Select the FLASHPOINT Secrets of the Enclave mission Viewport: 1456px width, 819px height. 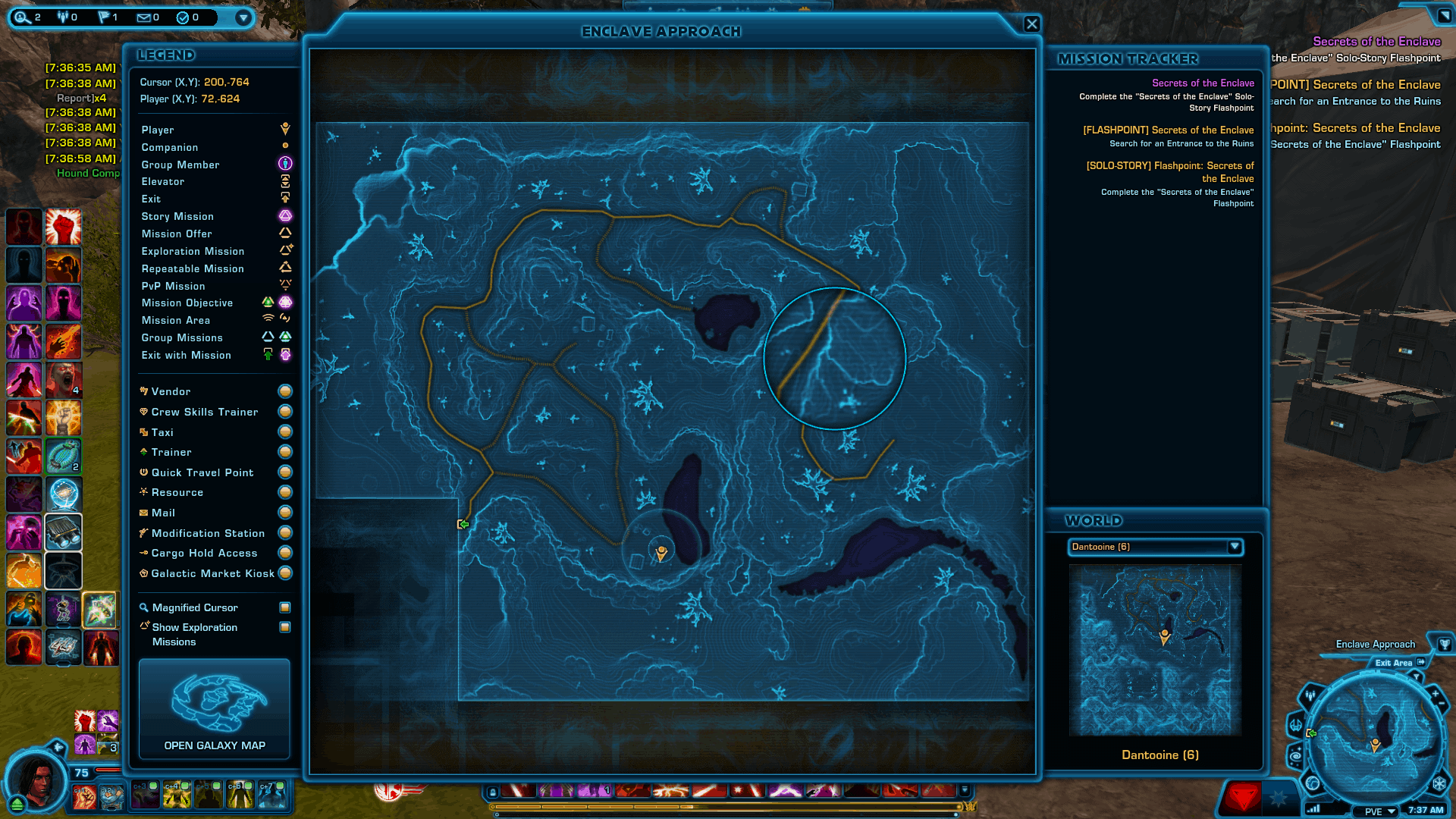(x=1168, y=130)
